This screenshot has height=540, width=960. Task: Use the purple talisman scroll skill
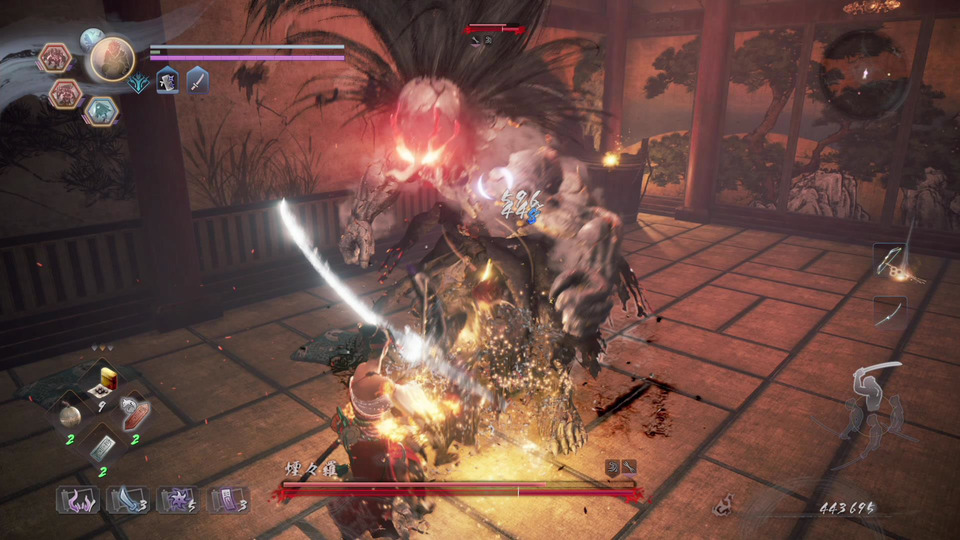(x=226, y=499)
